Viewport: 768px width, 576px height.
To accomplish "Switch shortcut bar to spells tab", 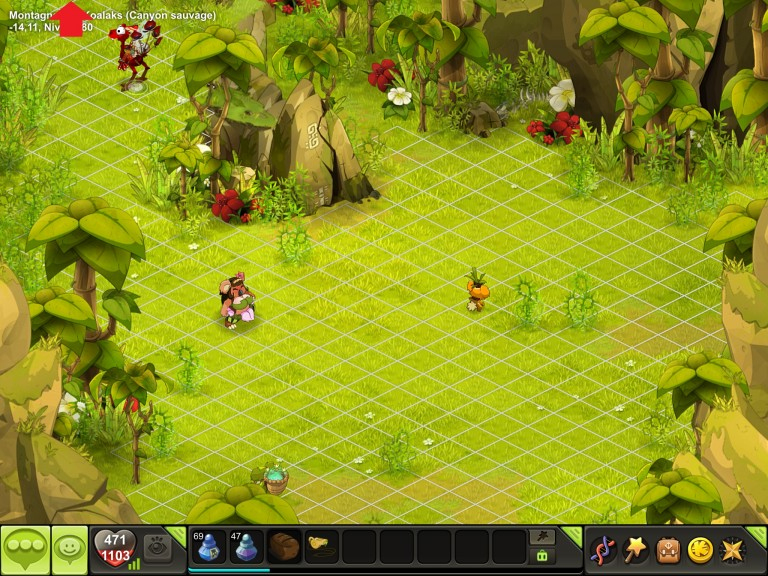I will [x=542, y=537].
